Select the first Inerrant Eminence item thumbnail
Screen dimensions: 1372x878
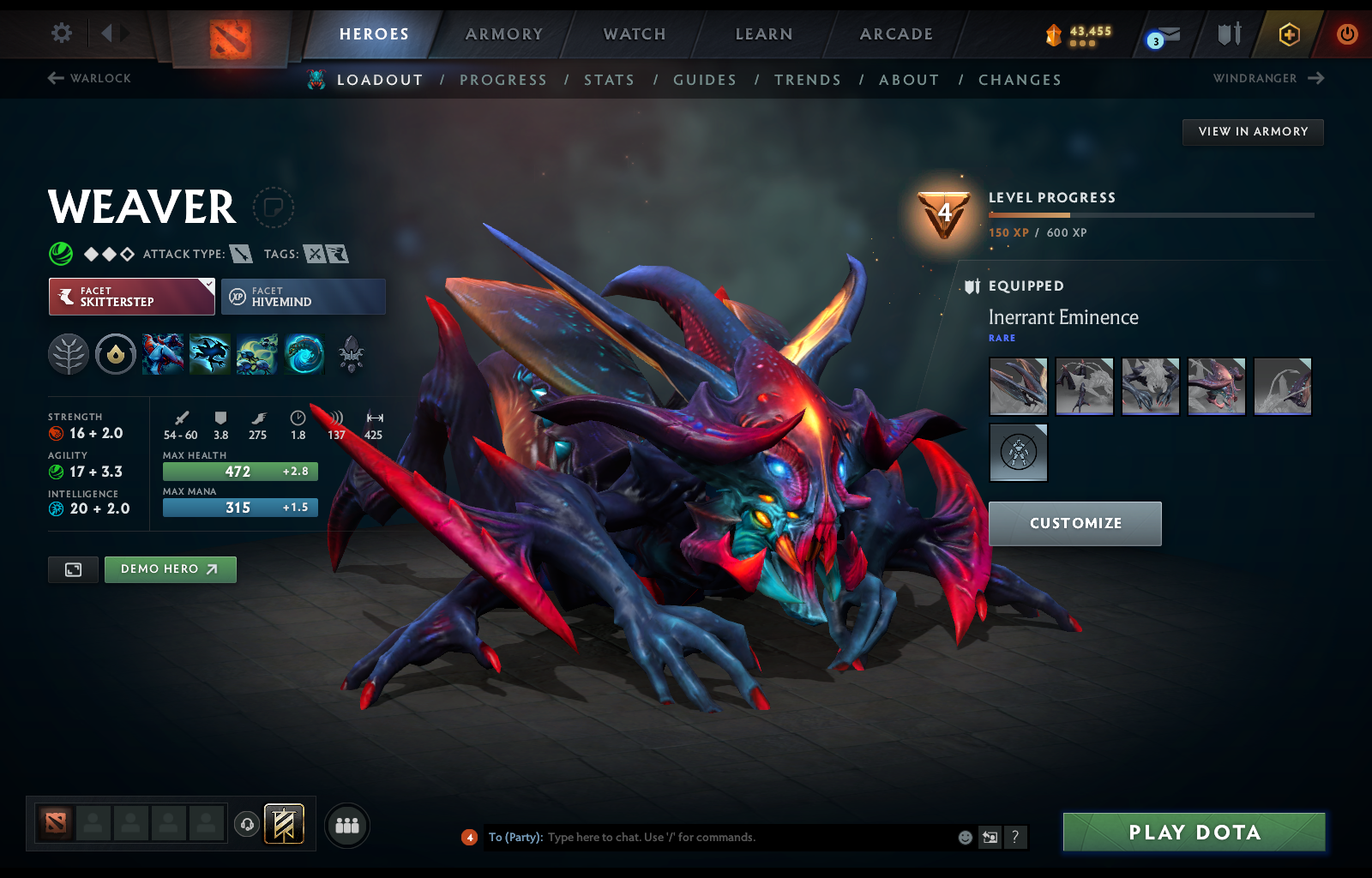[x=1018, y=387]
